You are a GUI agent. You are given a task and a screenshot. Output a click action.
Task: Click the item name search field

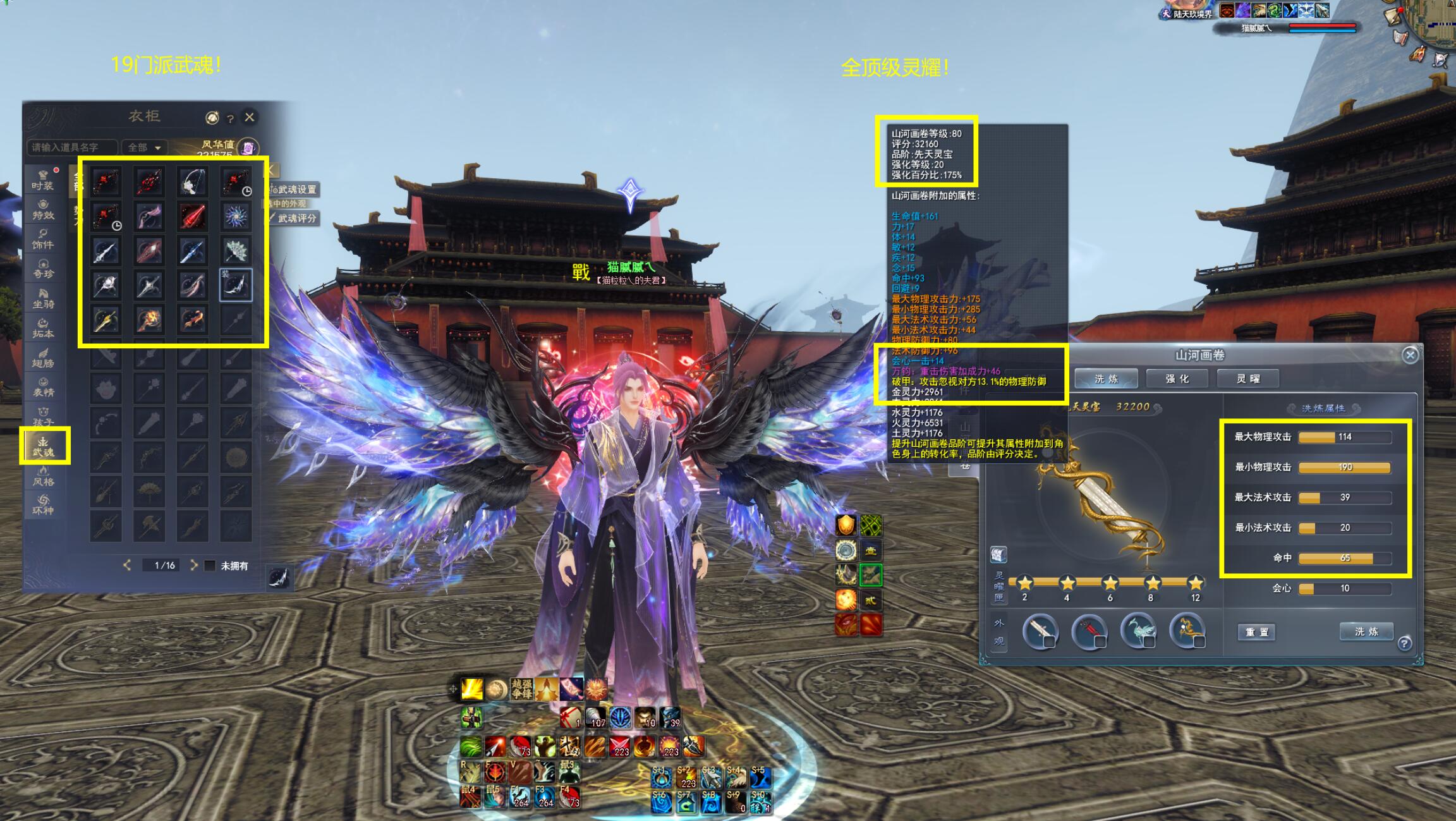(x=72, y=147)
